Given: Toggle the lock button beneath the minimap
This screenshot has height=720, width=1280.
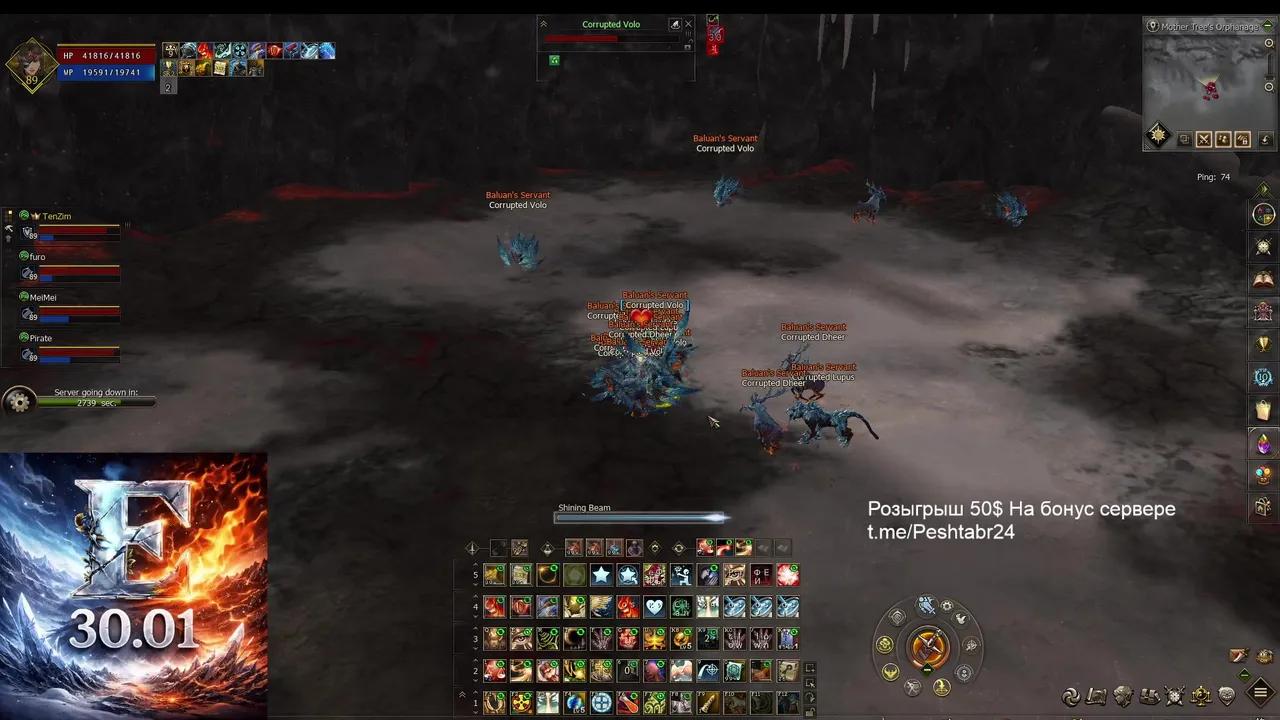Looking at the screenshot, I should tap(1245, 139).
